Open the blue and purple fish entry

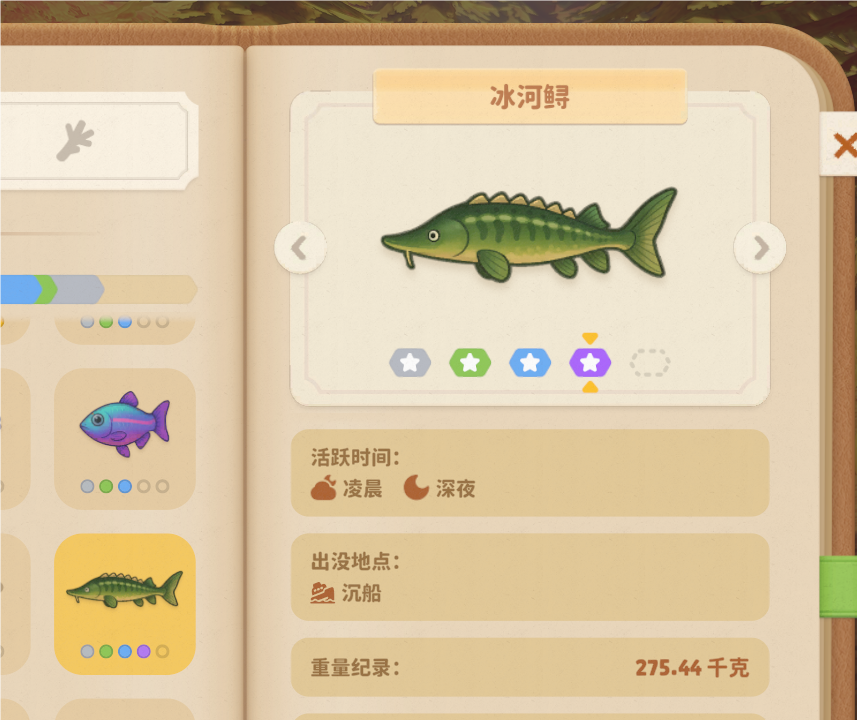(124, 437)
